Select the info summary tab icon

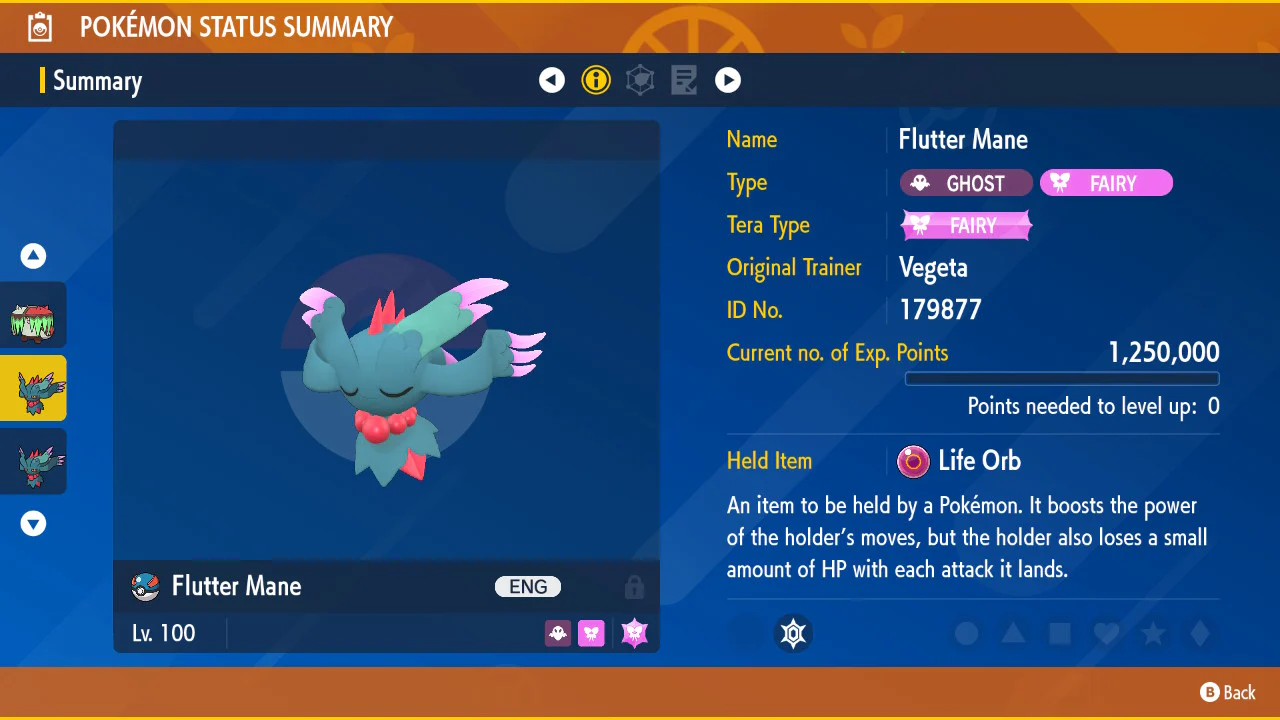point(596,80)
